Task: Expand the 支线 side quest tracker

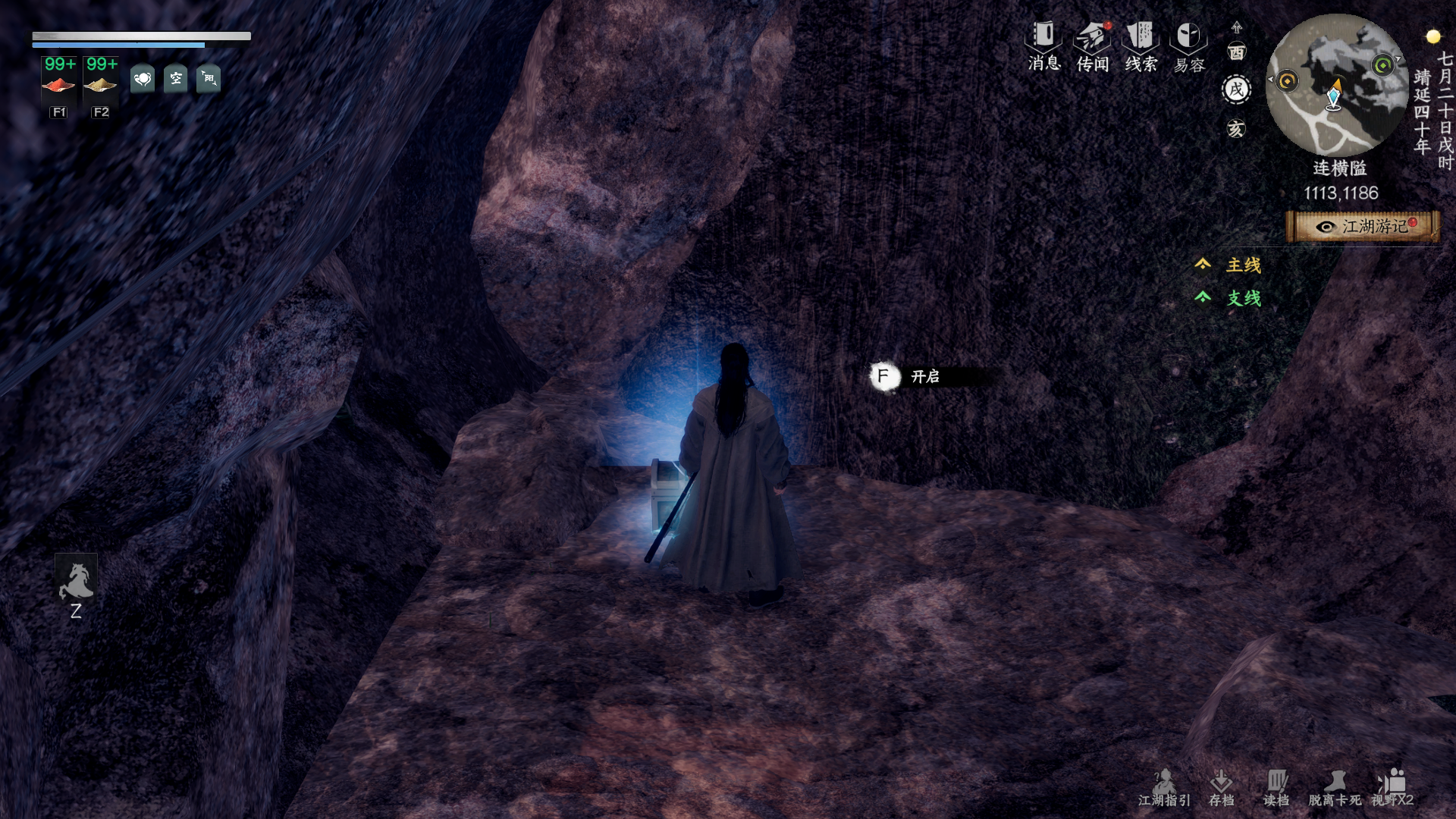Action: 1242,298
